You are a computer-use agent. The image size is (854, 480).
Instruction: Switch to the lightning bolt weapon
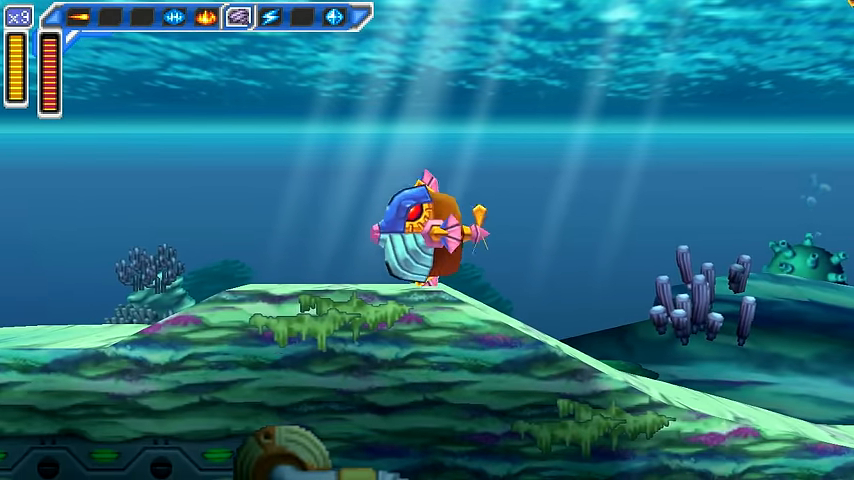(270, 17)
